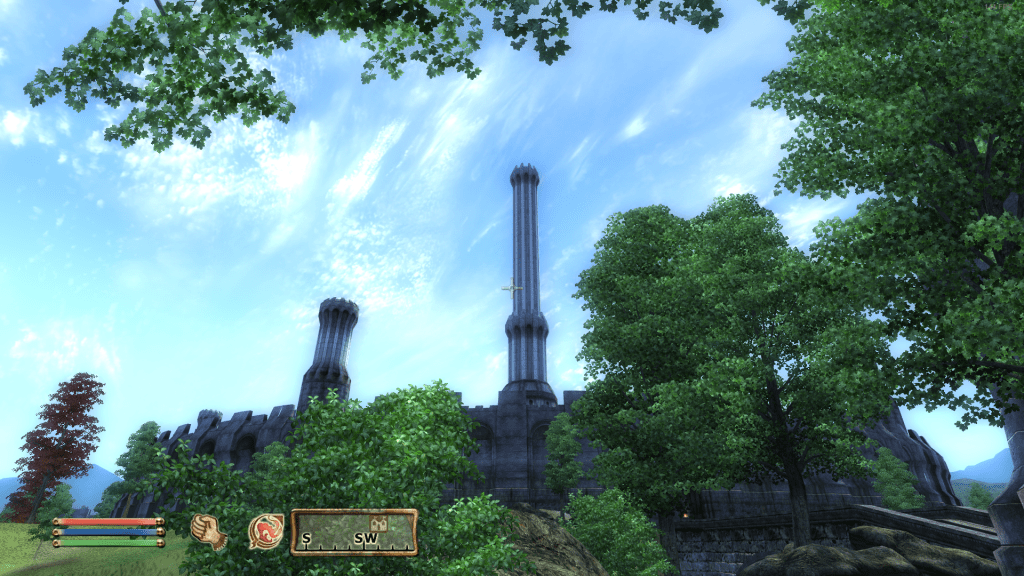This screenshot has width=1024, height=576.
Task: Select the red swirl spell icon
Action: coord(265,531)
